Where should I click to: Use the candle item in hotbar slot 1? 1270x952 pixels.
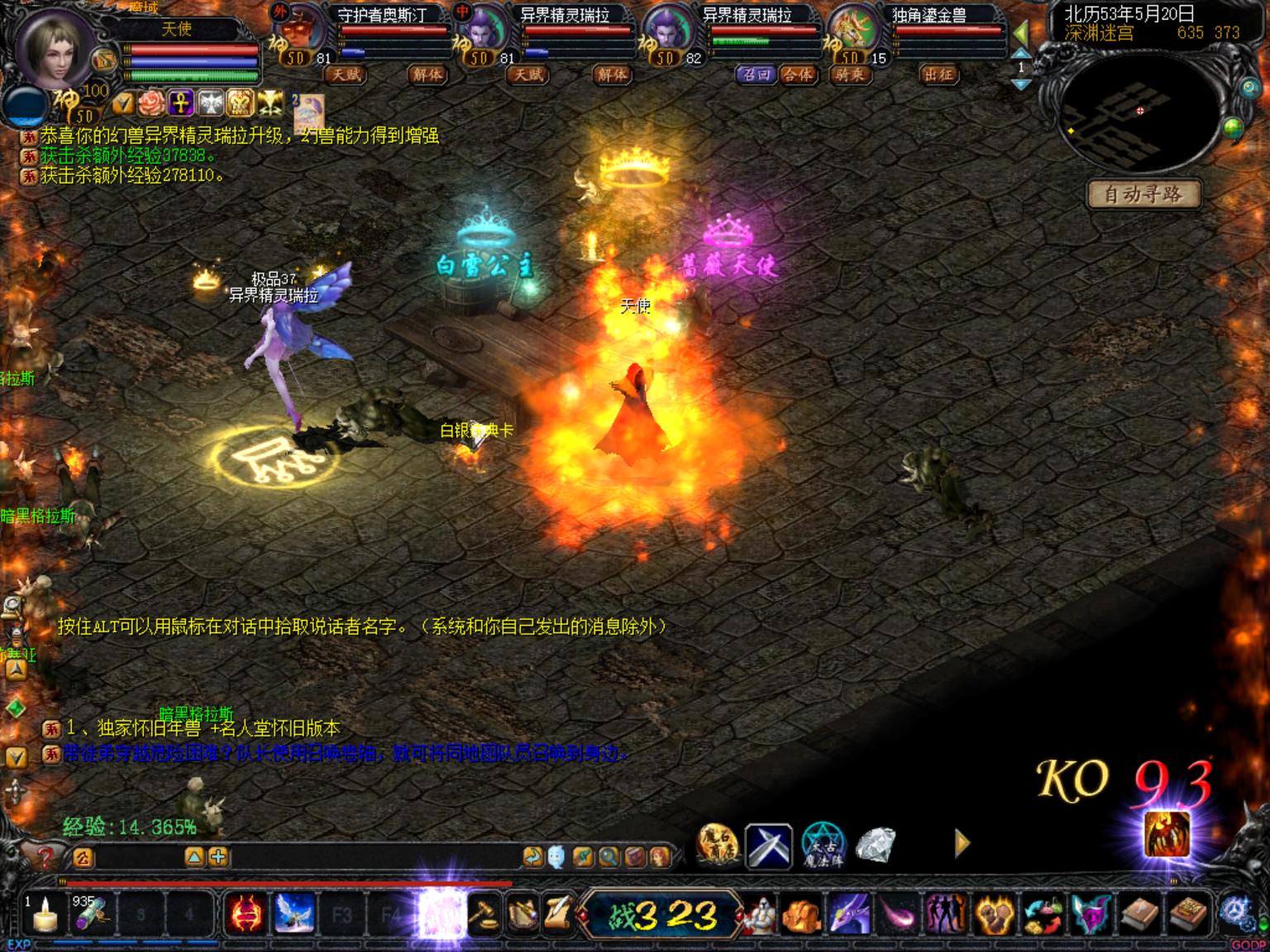point(45,915)
